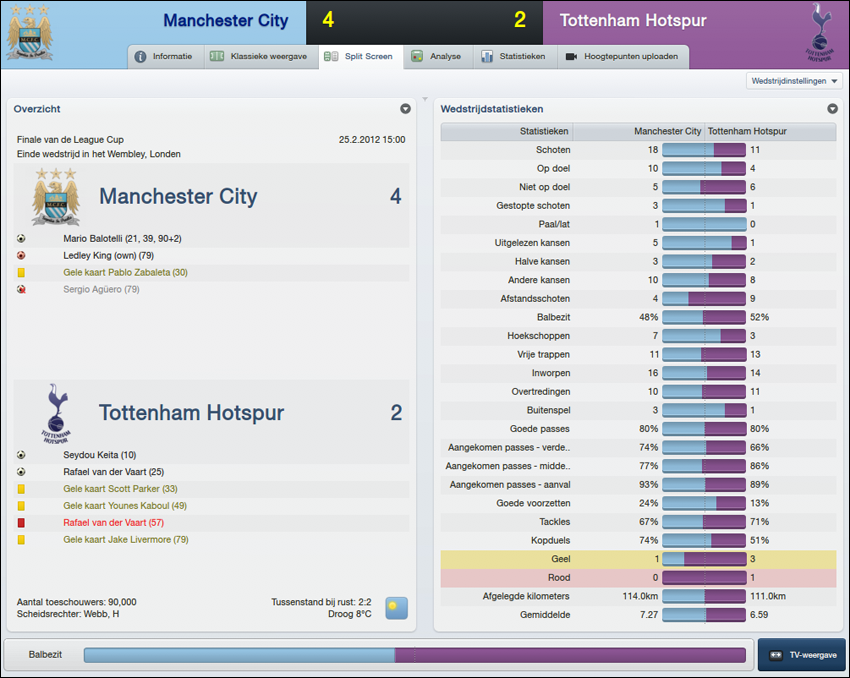This screenshot has width=850, height=678.
Task: Click the sunny weather icon
Action: click(396, 607)
